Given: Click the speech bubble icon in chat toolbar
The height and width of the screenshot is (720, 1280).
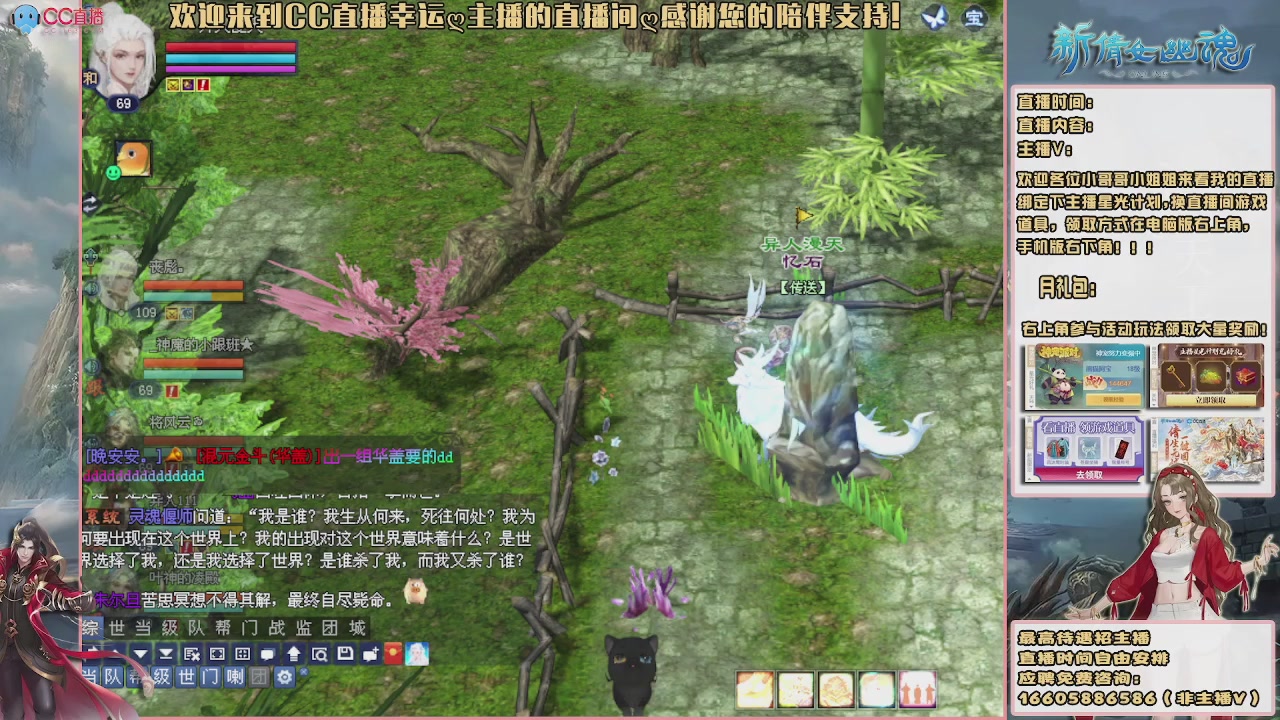Looking at the screenshot, I should click(x=268, y=654).
